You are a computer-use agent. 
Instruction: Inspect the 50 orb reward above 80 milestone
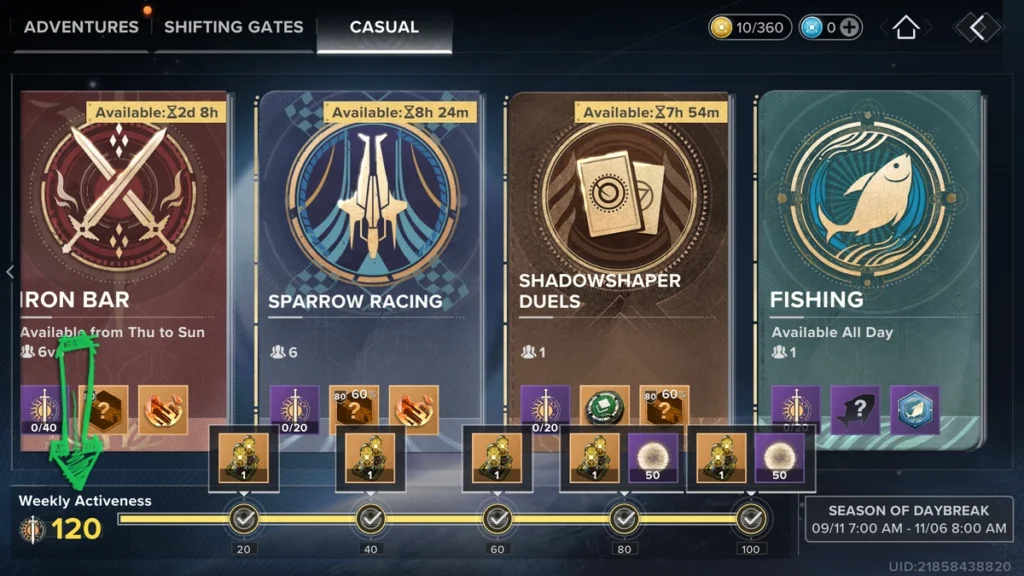[654, 457]
